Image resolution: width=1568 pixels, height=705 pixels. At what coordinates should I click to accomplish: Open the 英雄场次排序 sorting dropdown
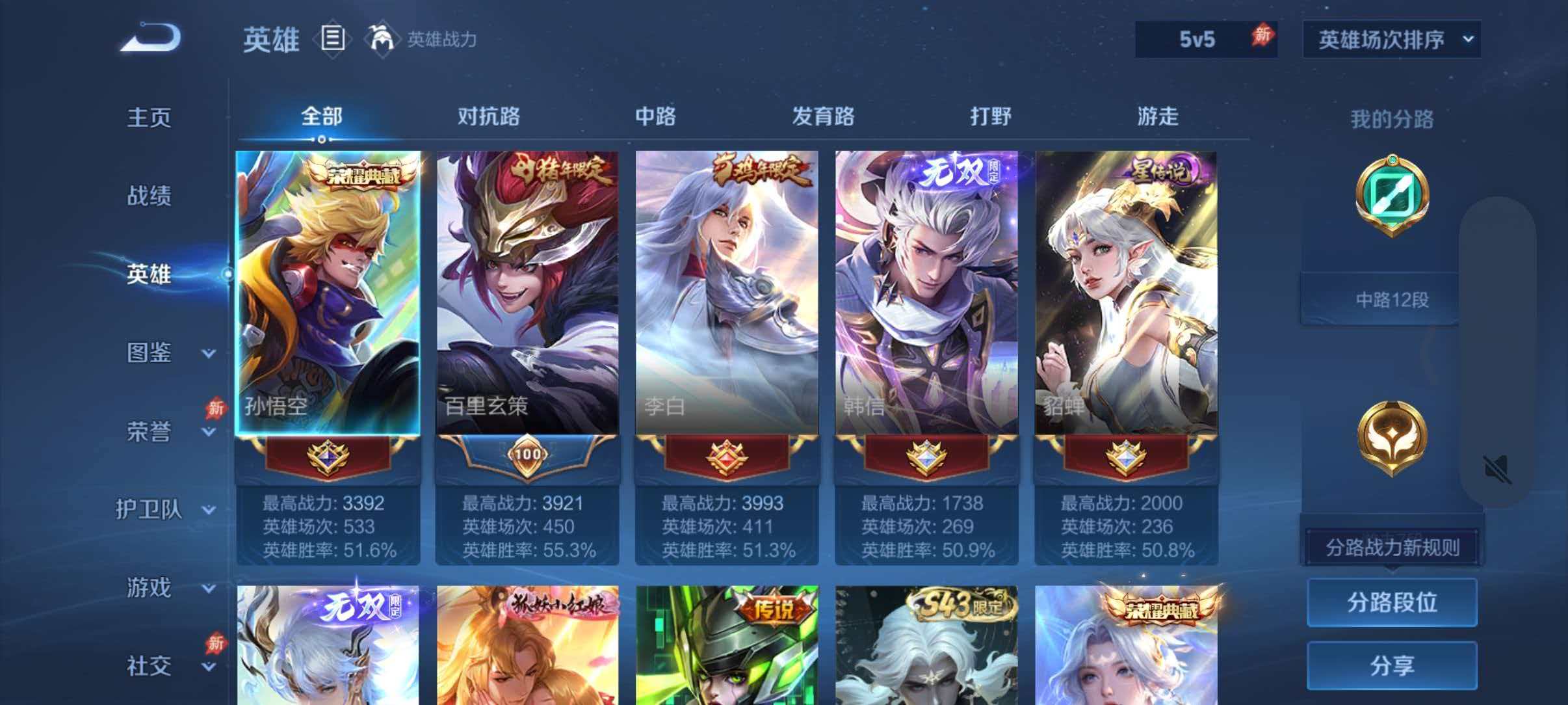(x=1392, y=39)
